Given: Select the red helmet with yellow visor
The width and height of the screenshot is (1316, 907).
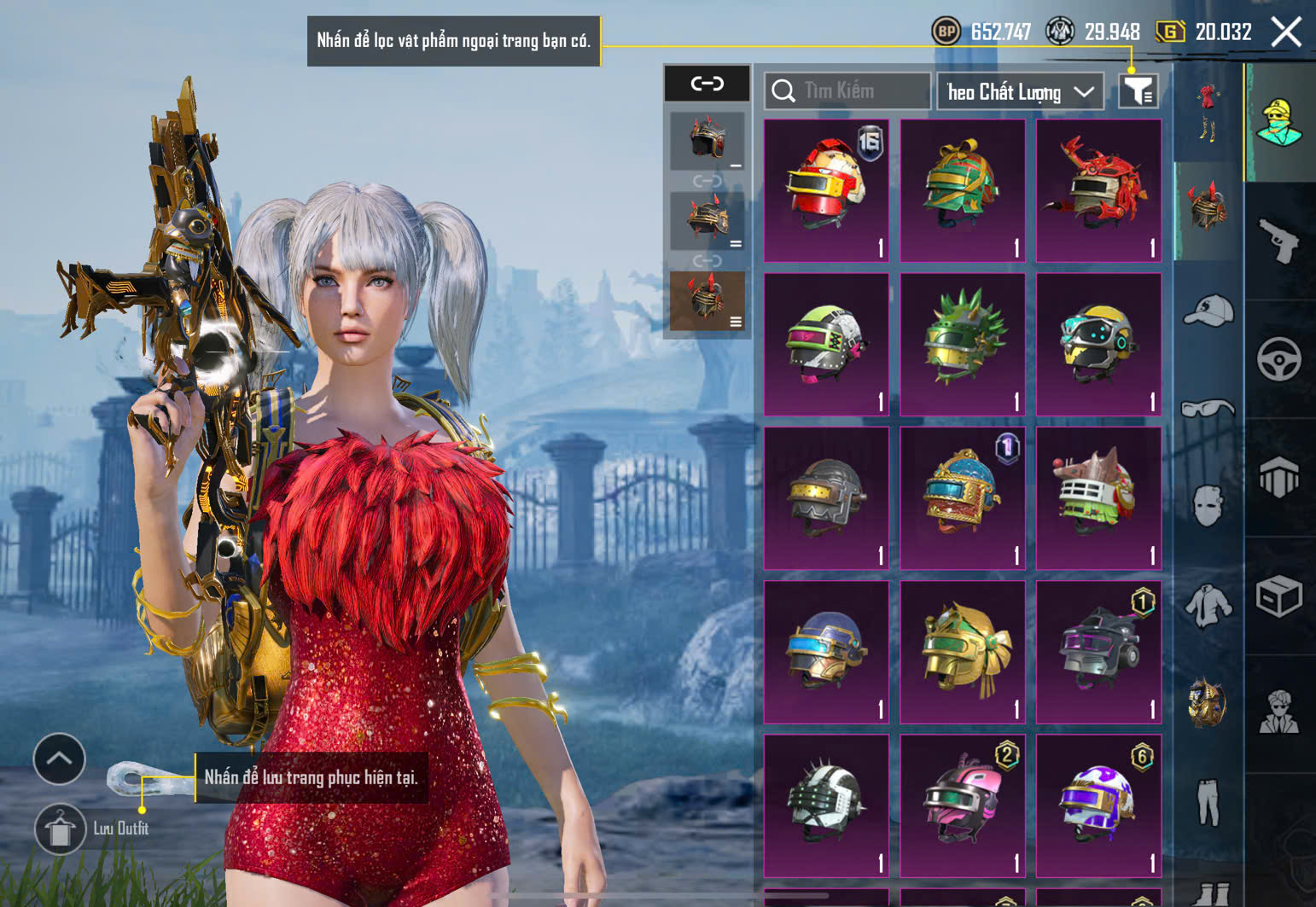Looking at the screenshot, I should click(825, 190).
